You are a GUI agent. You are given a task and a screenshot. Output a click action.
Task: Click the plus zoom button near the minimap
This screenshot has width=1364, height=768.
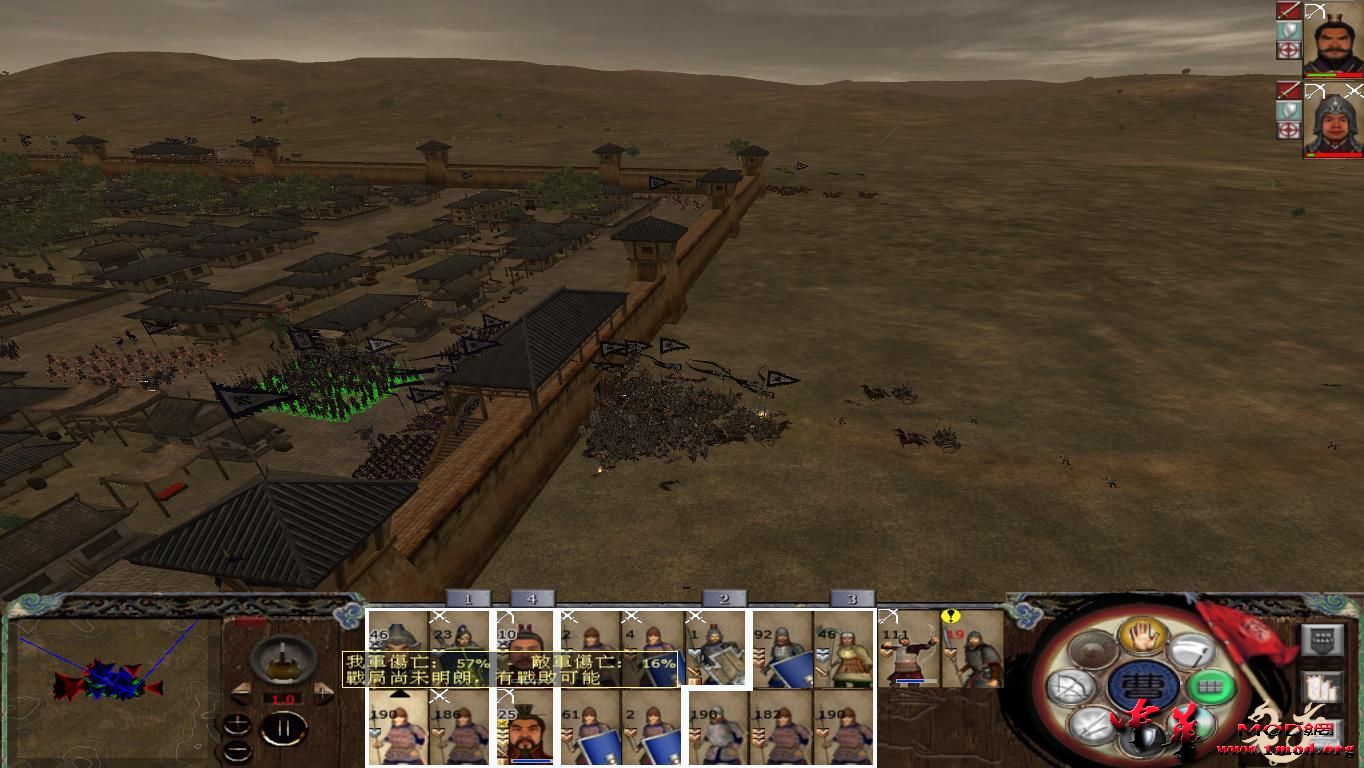click(x=237, y=722)
